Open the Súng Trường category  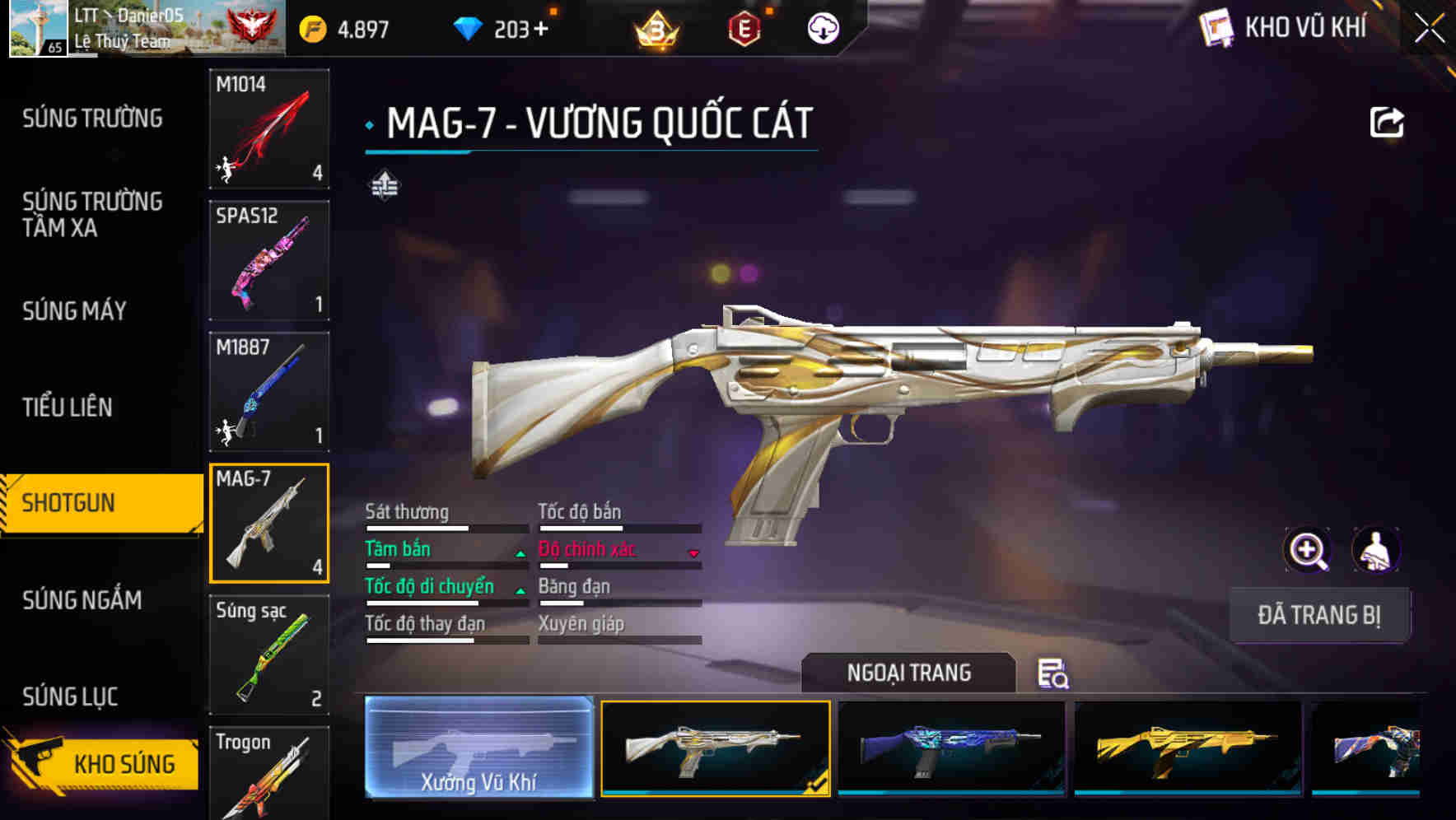(x=92, y=119)
